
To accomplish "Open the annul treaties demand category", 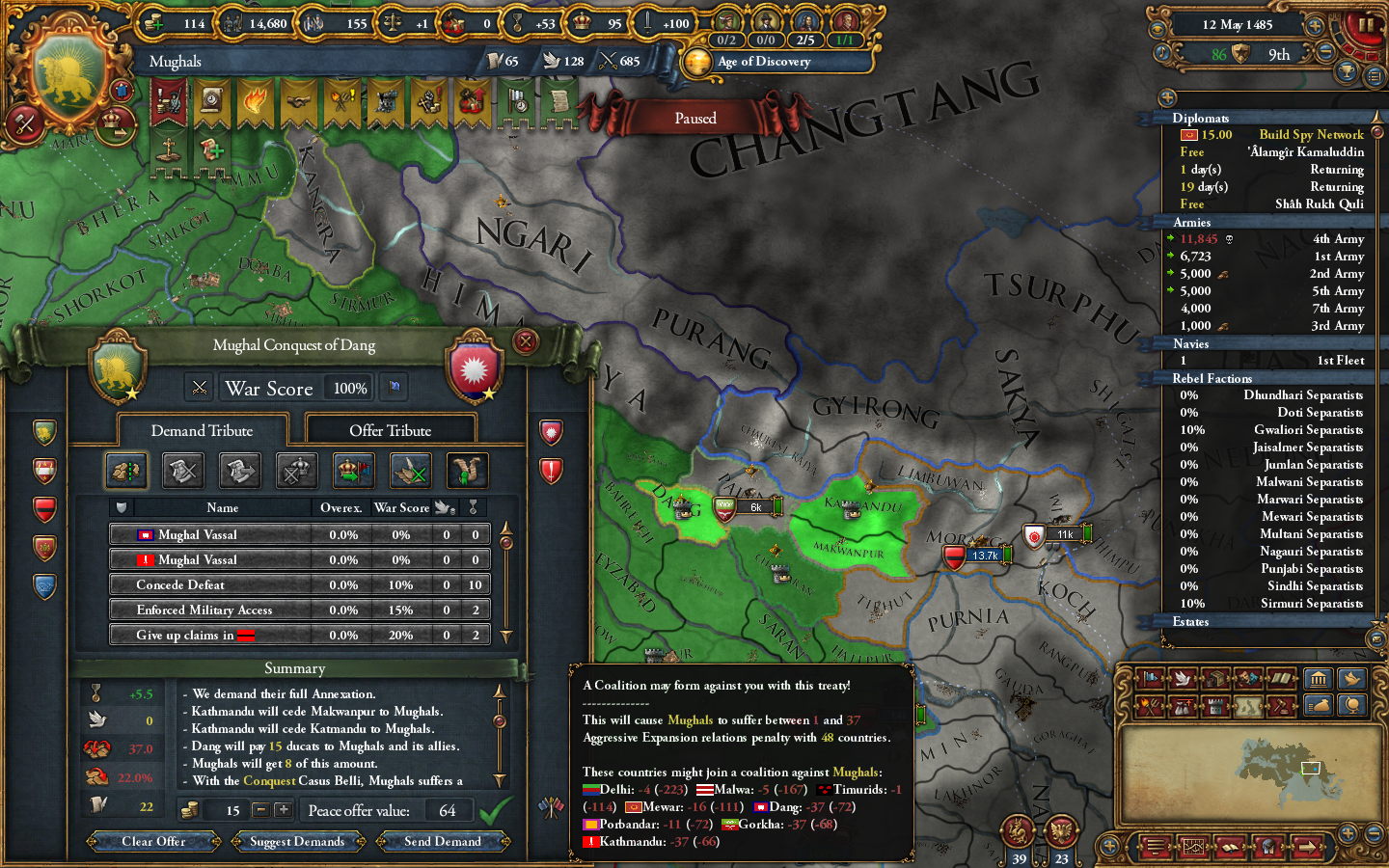I will [x=183, y=471].
